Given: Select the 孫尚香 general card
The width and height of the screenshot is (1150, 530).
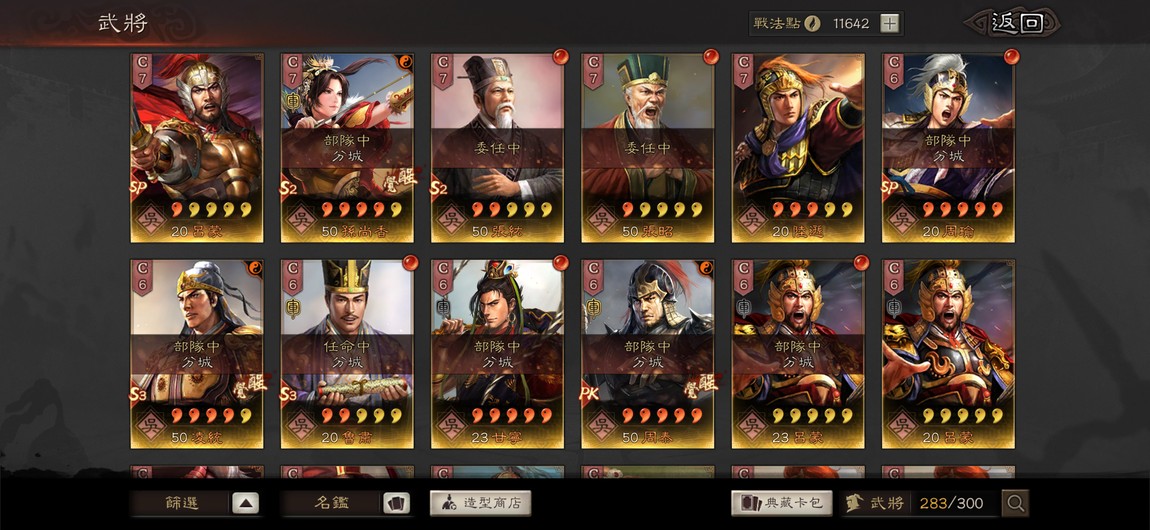Looking at the screenshot, I should pos(347,147).
